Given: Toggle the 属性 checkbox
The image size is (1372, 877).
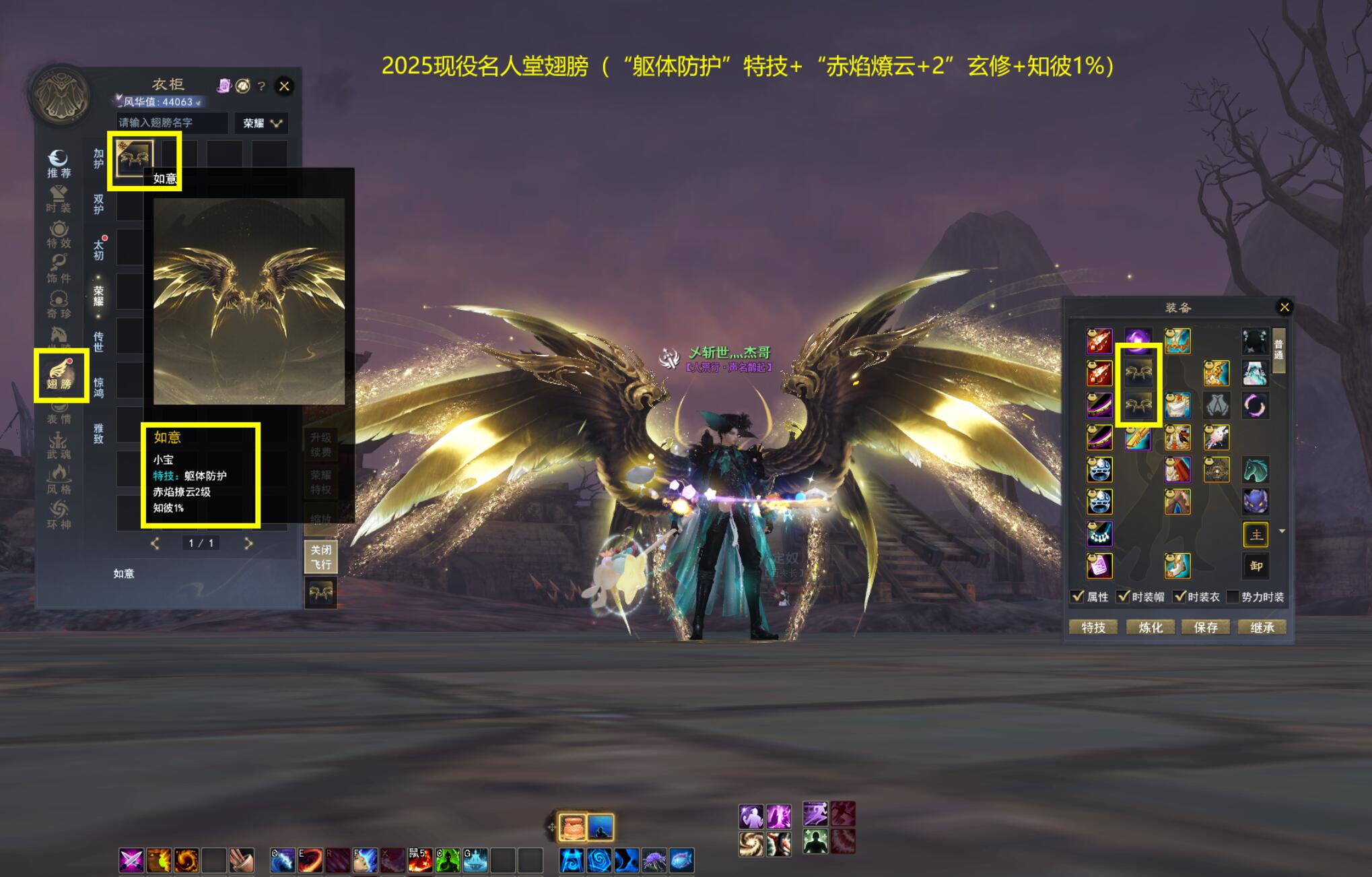Looking at the screenshot, I should 1078,596.
